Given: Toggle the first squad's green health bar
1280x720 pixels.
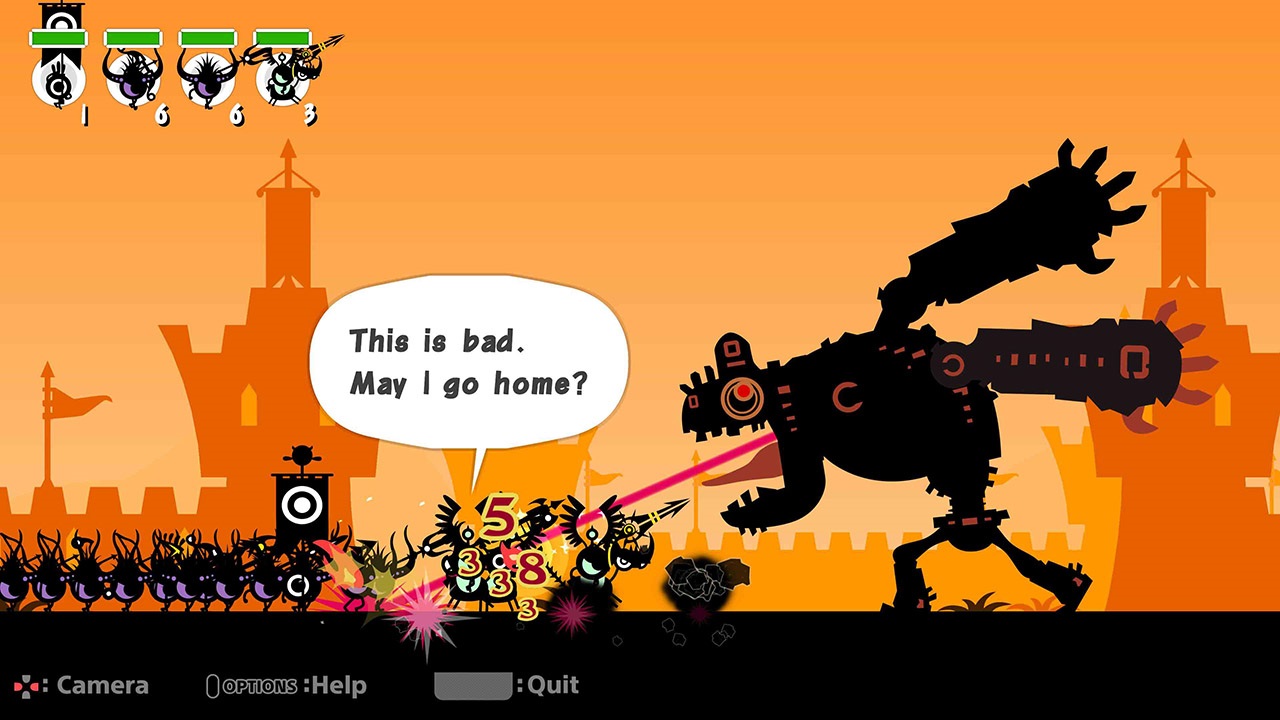Looking at the screenshot, I should [58, 37].
